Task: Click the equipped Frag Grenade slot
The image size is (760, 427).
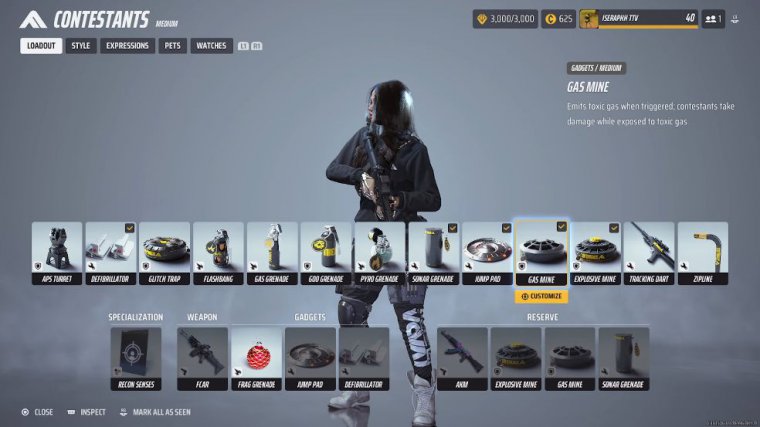Action: point(256,358)
